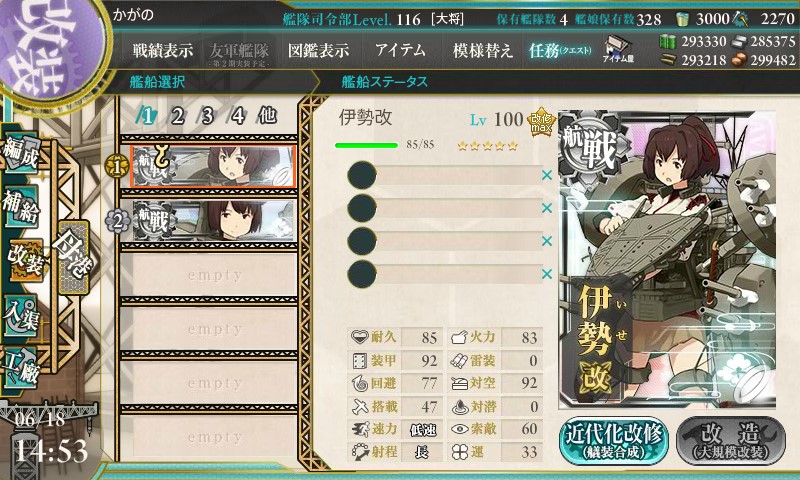Open the 模様替え furniture menu
This screenshot has height=480, width=800.
click(x=483, y=51)
